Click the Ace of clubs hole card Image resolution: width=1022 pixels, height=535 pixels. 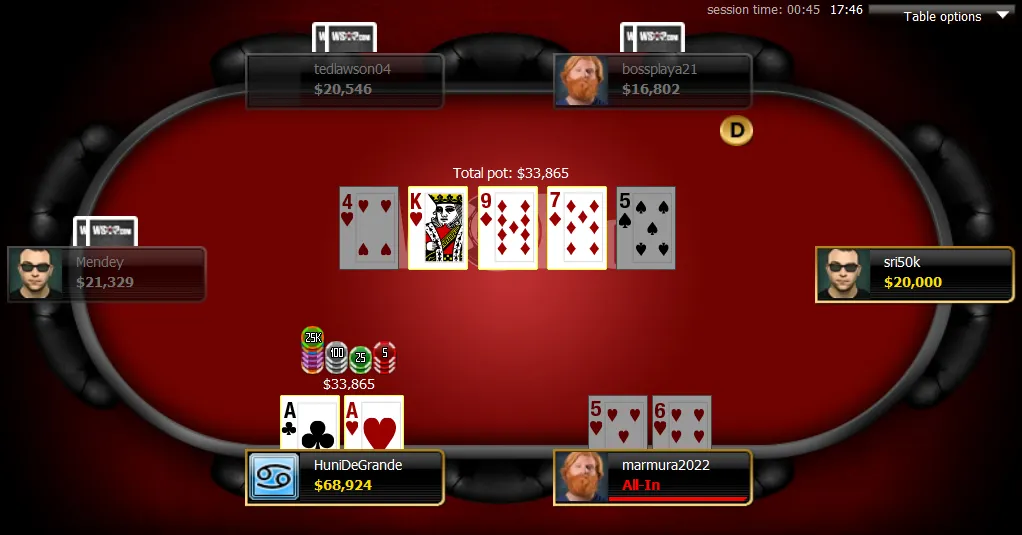pyautogui.click(x=310, y=422)
